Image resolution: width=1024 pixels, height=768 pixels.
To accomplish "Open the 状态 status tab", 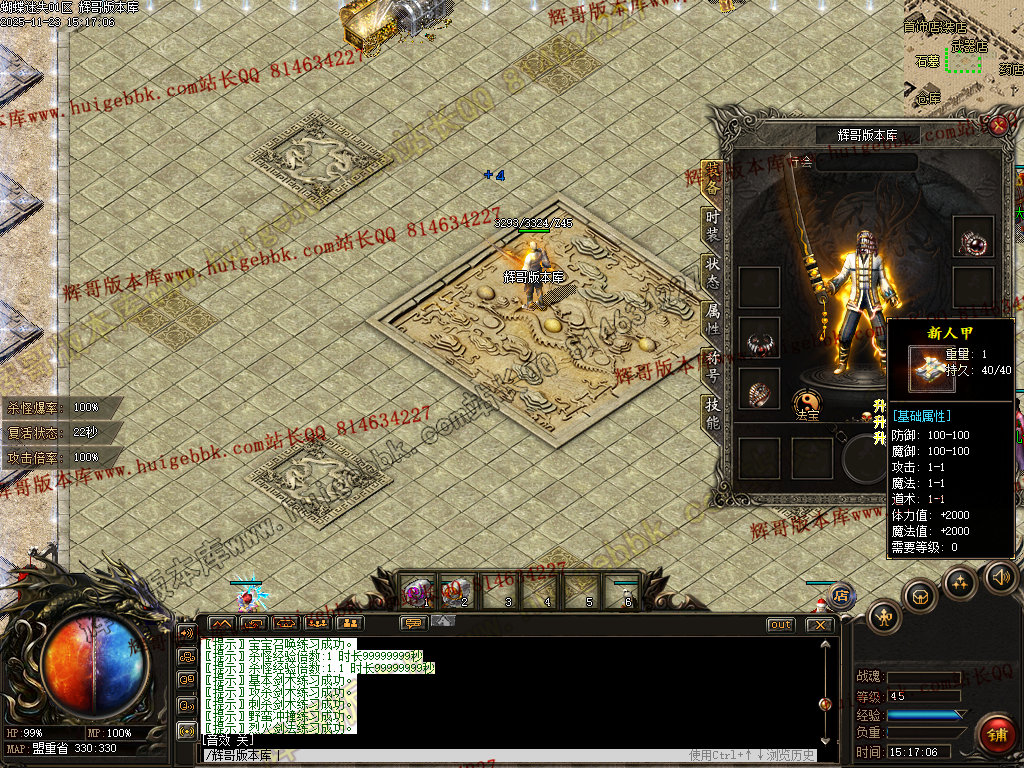I will 712,272.
